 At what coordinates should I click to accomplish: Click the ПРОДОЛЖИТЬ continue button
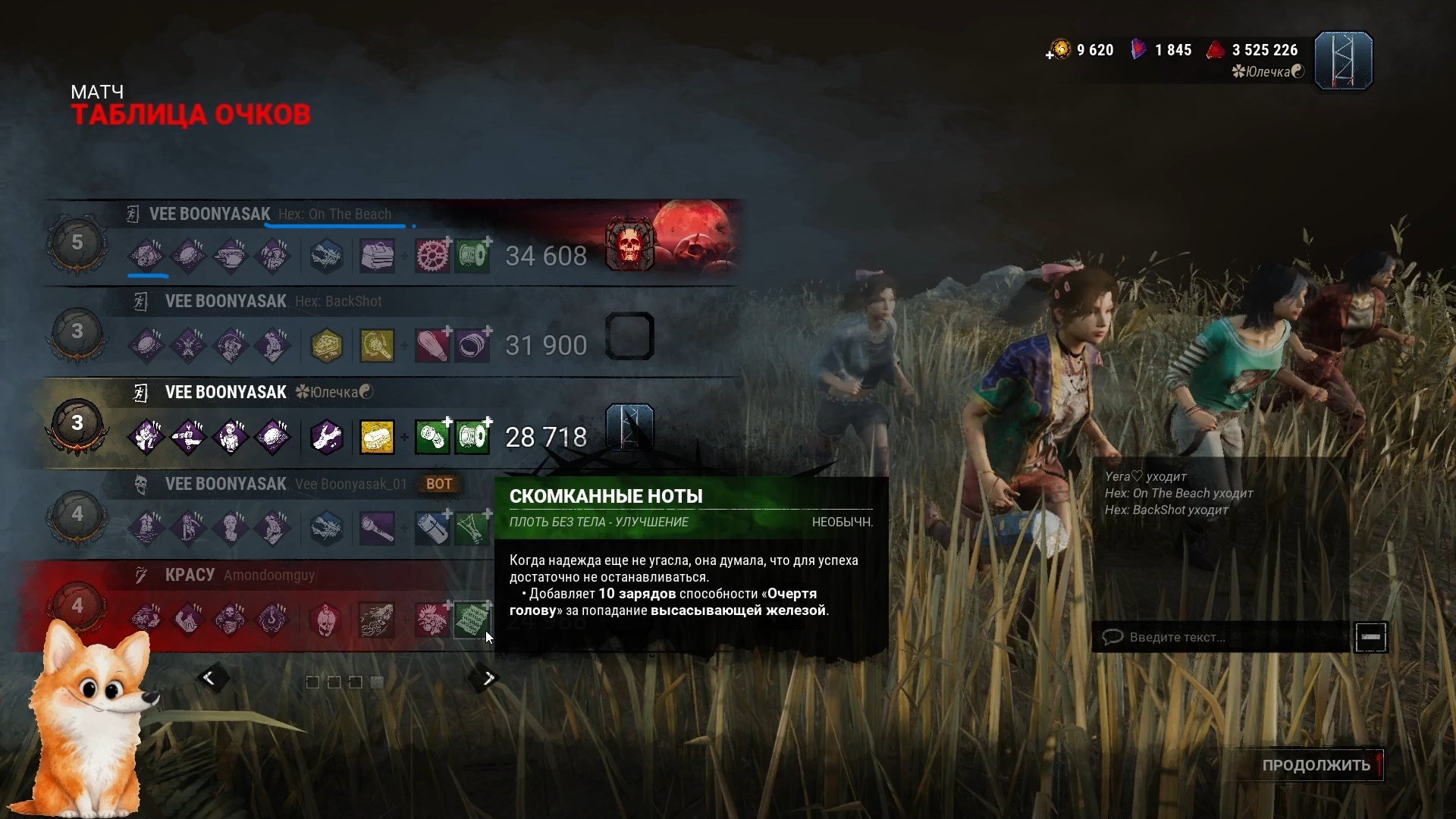1316,765
